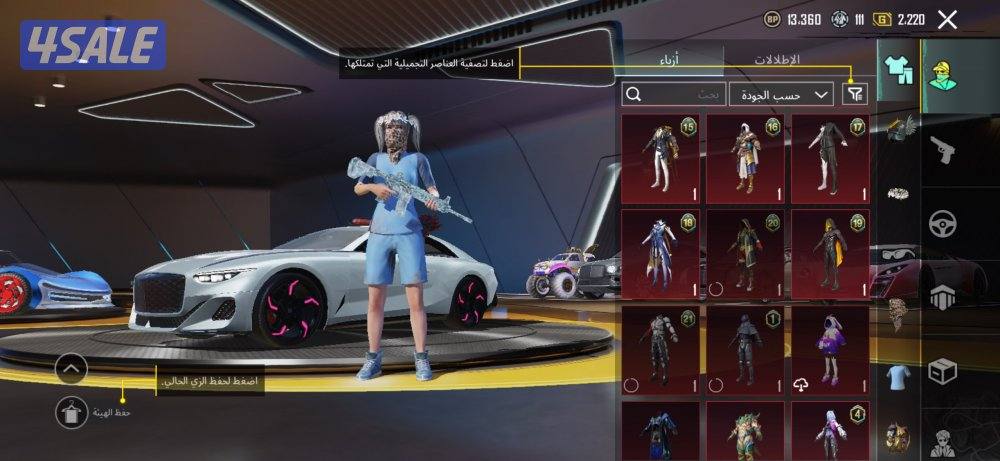Open the weapons category with pistol icon
Viewport: 1000px width, 461px height.
point(943,152)
